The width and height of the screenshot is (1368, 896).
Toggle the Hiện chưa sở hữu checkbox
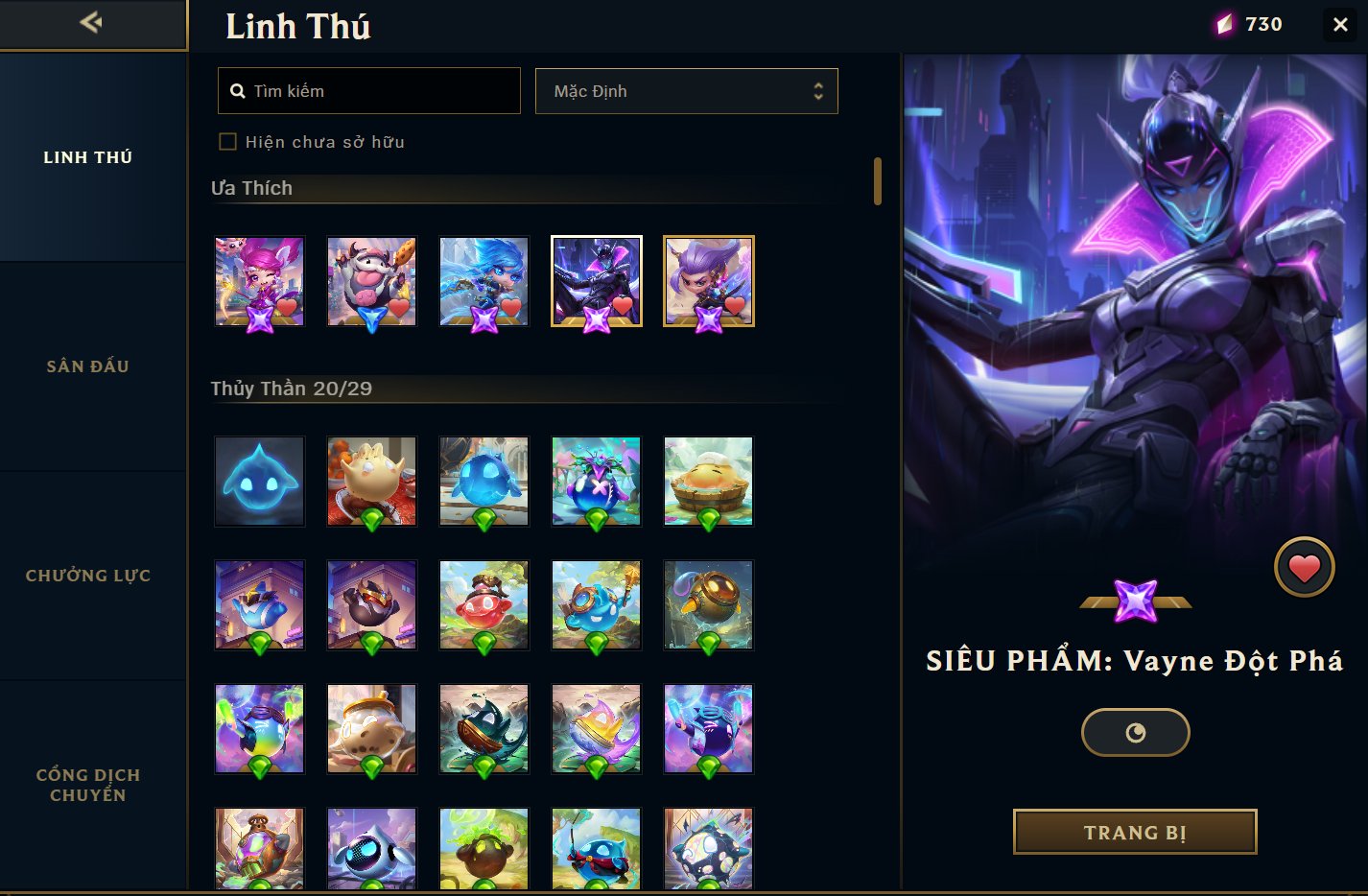pyautogui.click(x=227, y=141)
